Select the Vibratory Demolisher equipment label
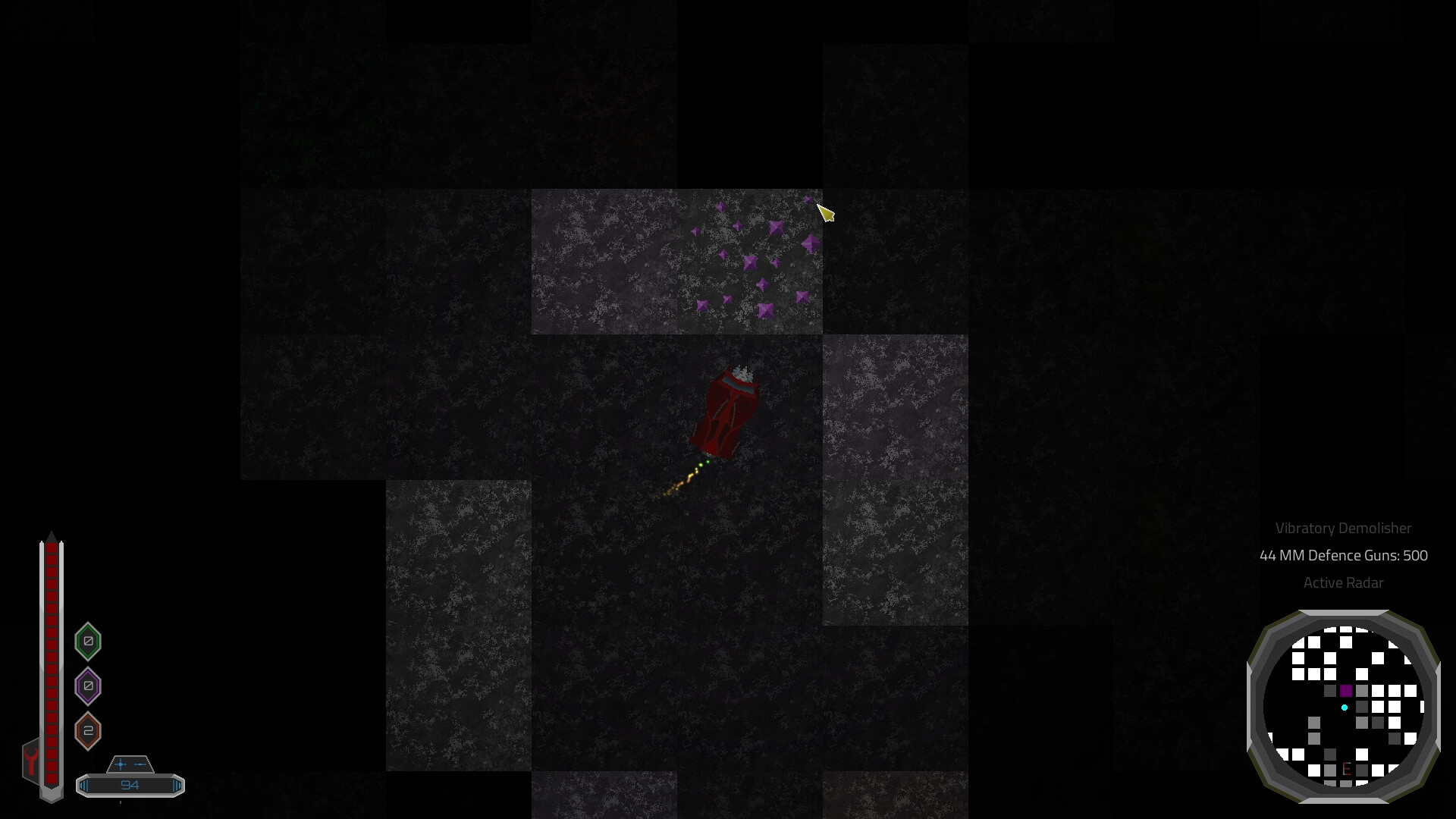Screen dimensions: 1456x819 [x=1344, y=529]
